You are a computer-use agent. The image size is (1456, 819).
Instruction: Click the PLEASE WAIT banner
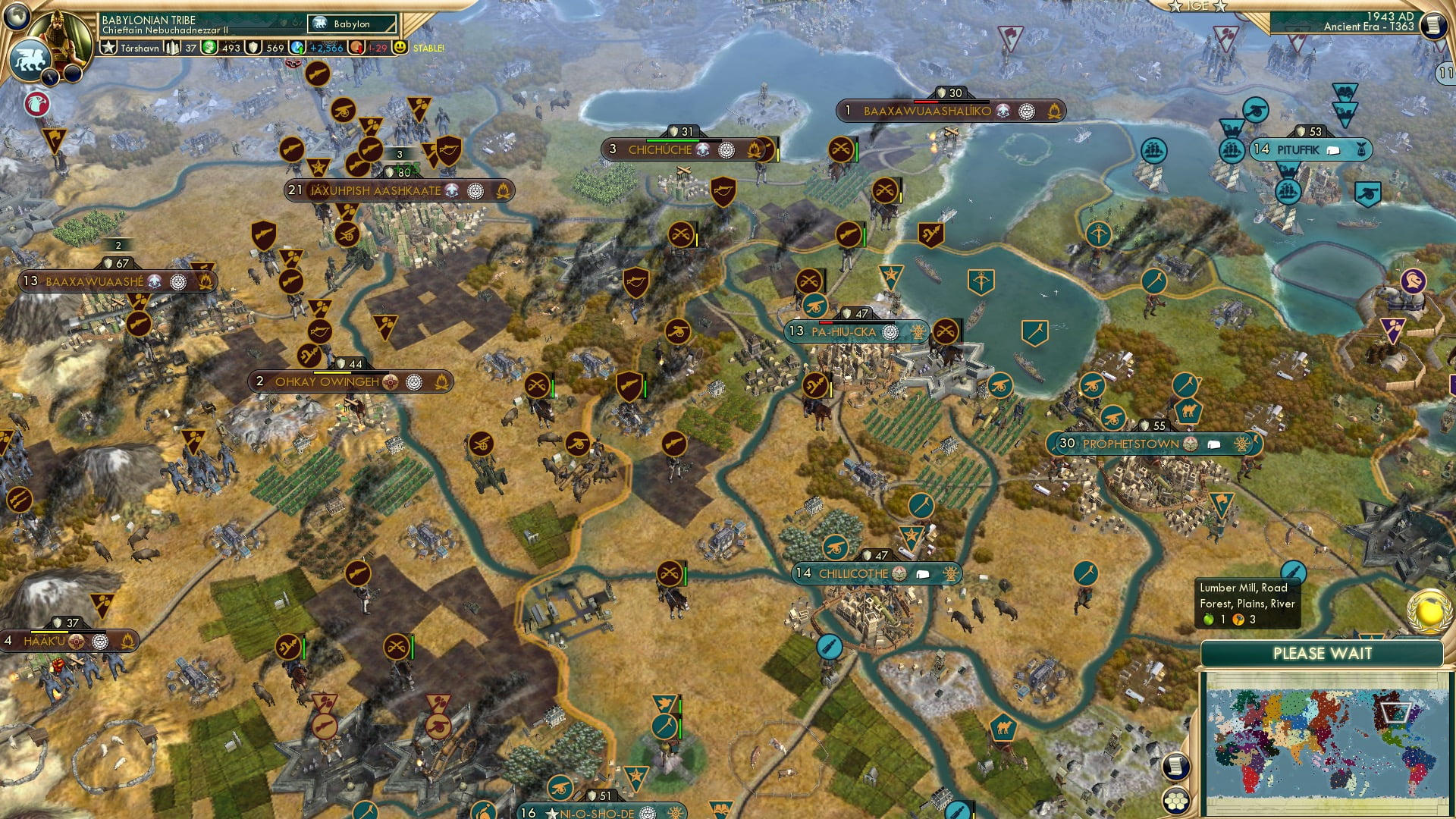tap(1323, 653)
